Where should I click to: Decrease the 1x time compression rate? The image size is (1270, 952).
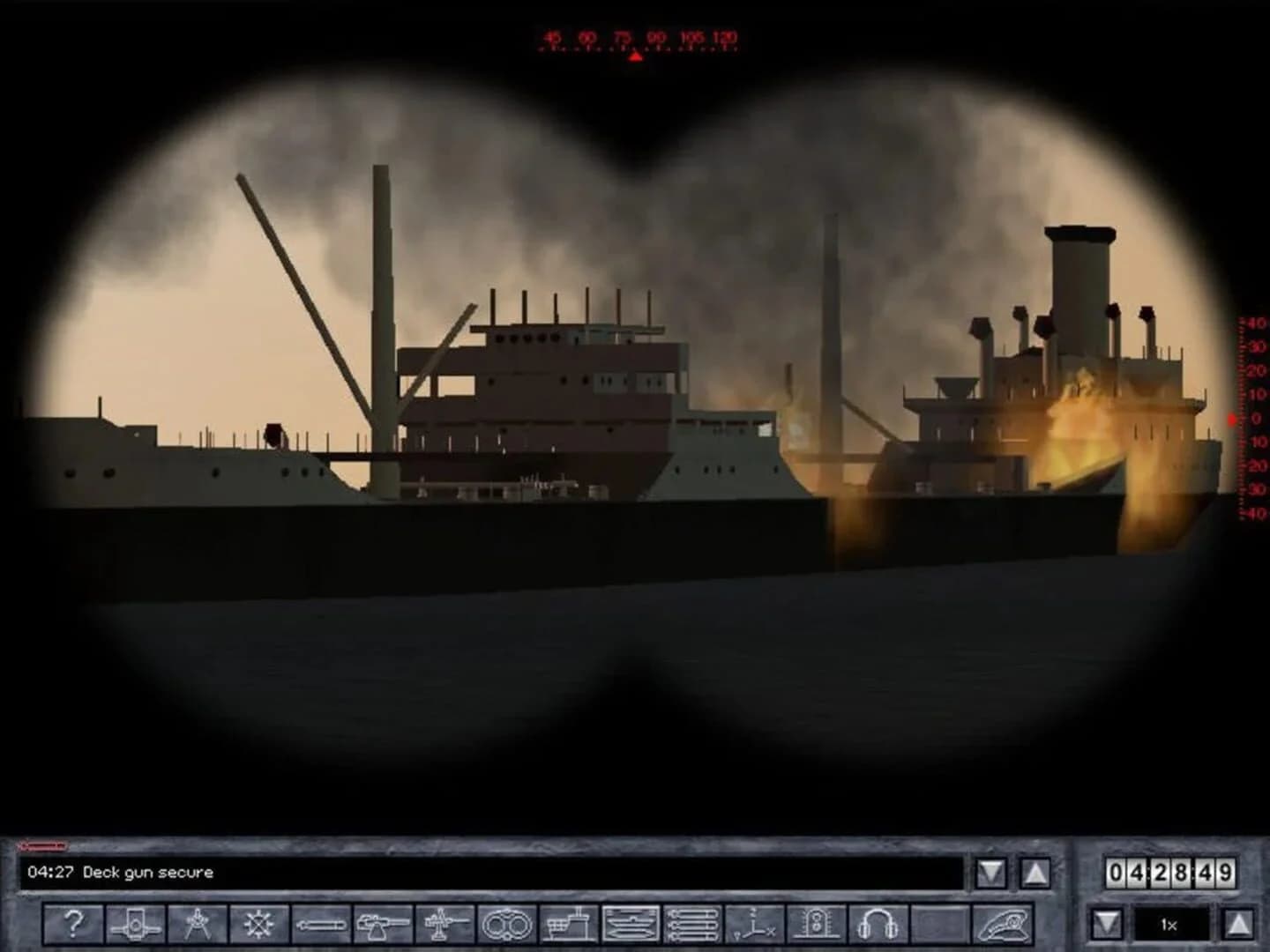tap(1107, 923)
